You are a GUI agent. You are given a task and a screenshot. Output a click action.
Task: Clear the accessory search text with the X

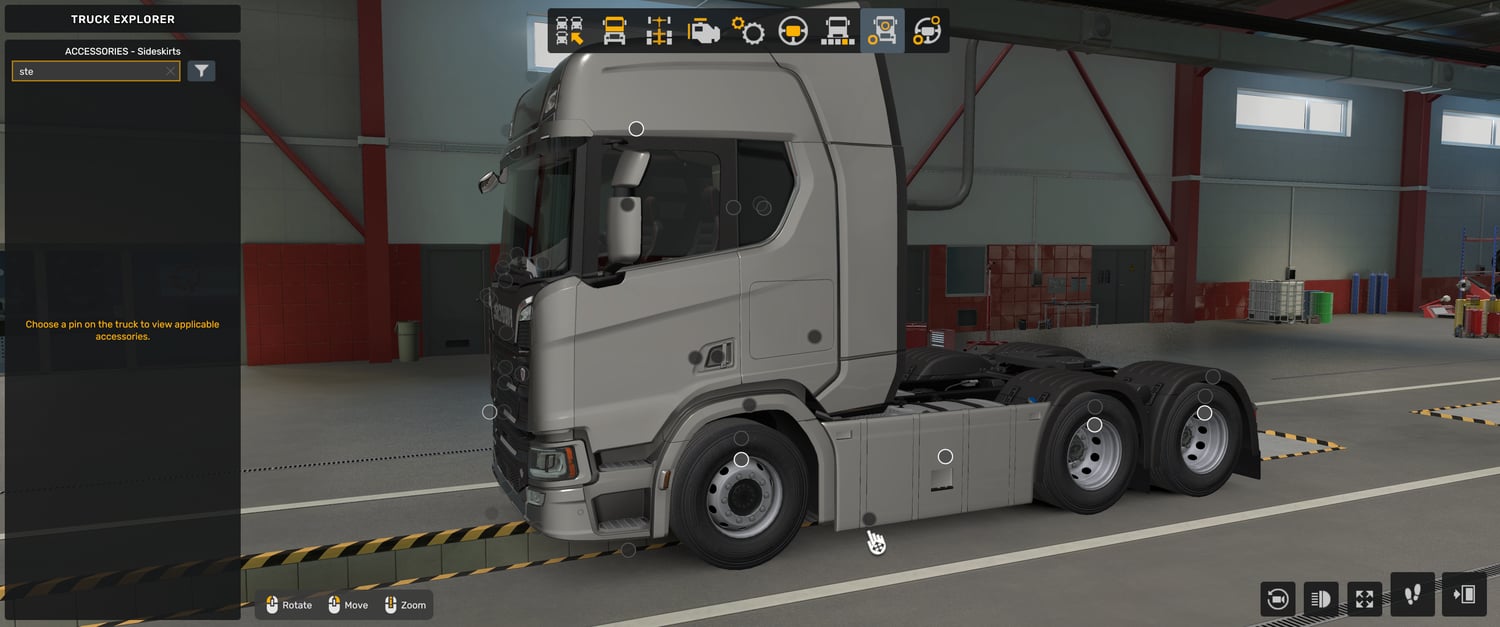click(x=170, y=71)
